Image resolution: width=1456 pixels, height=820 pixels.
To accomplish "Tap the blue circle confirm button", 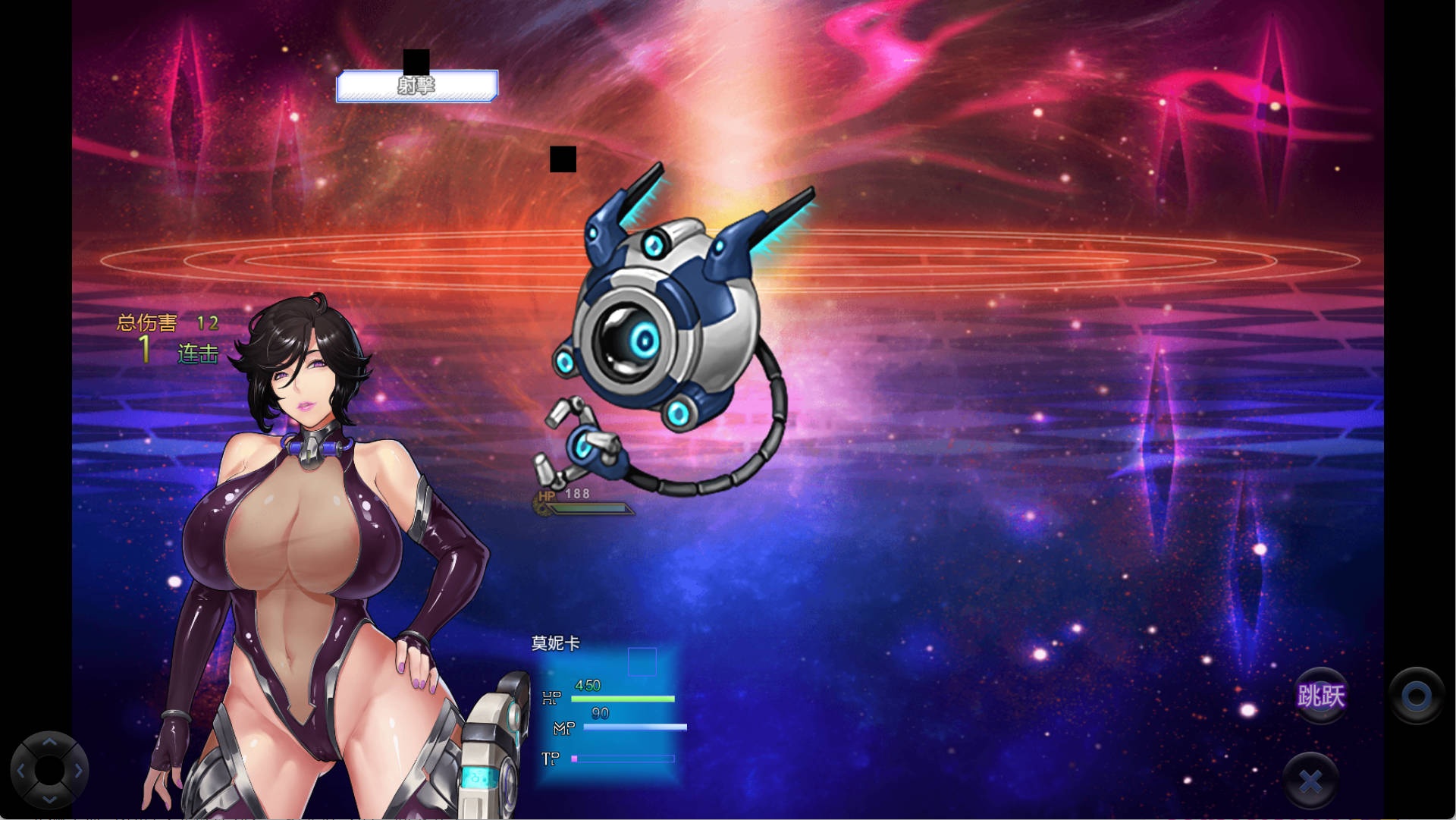I will point(1416,696).
